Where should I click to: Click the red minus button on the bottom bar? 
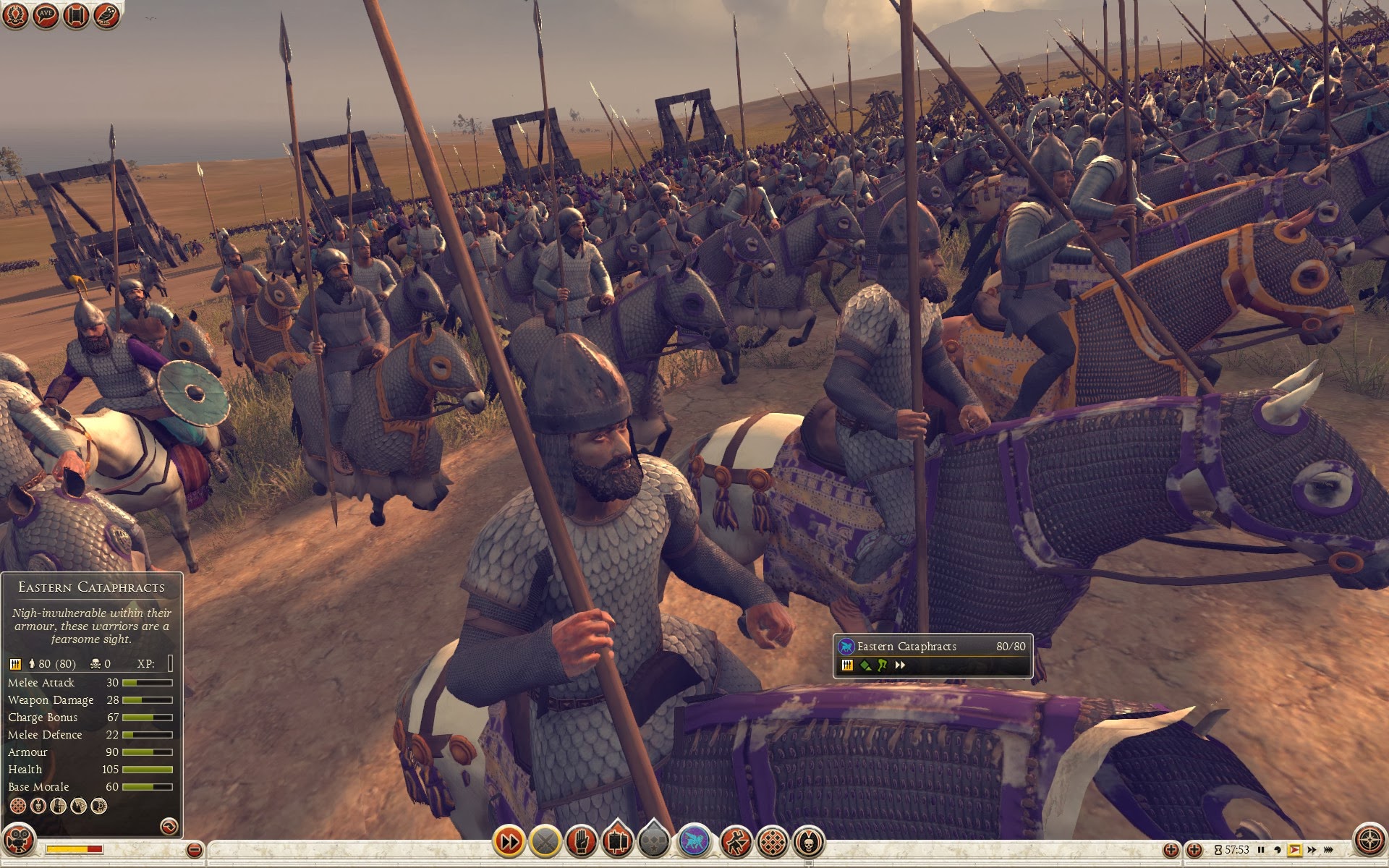tap(194, 850)
